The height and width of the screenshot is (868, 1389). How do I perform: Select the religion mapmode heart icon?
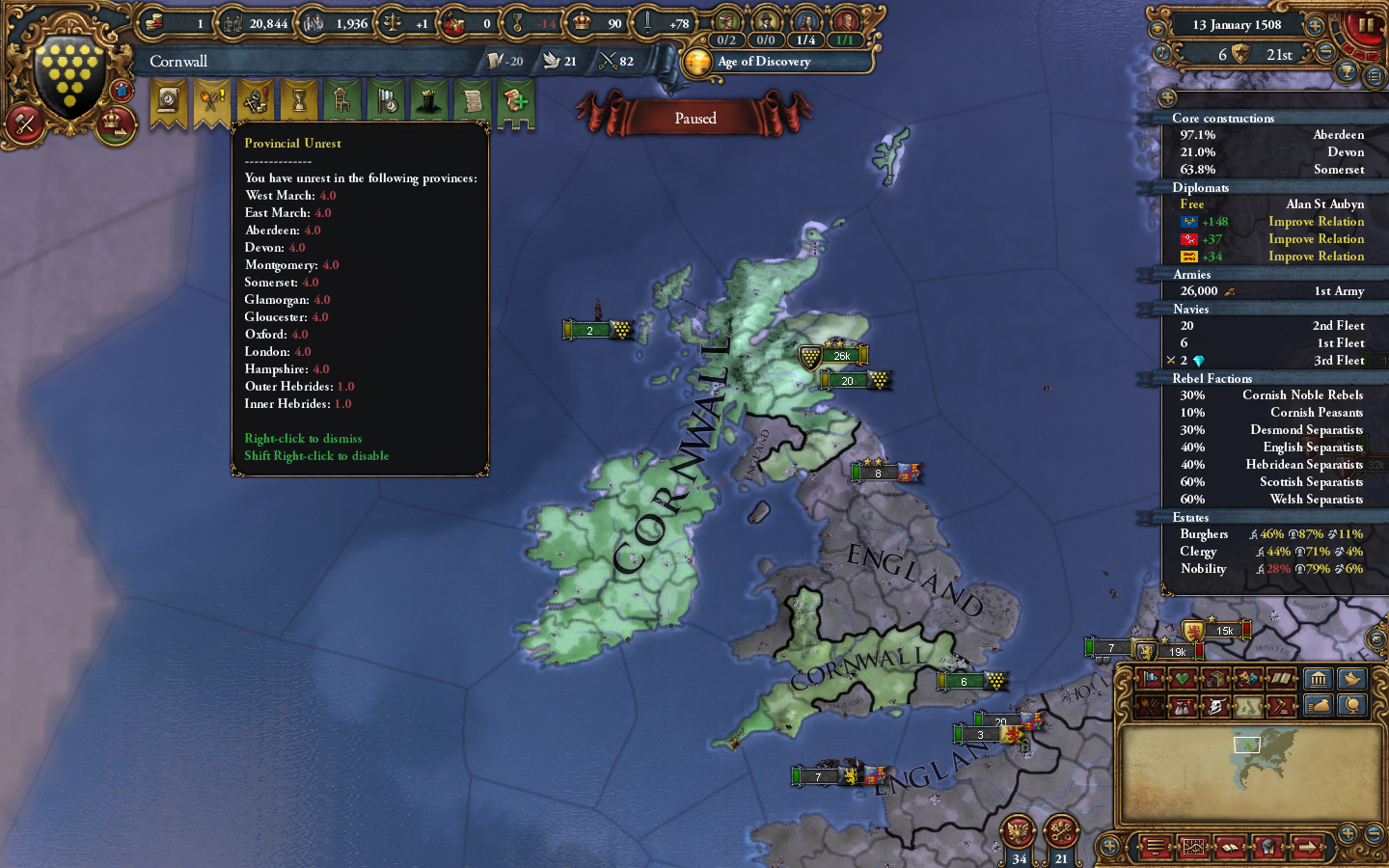1181,679
